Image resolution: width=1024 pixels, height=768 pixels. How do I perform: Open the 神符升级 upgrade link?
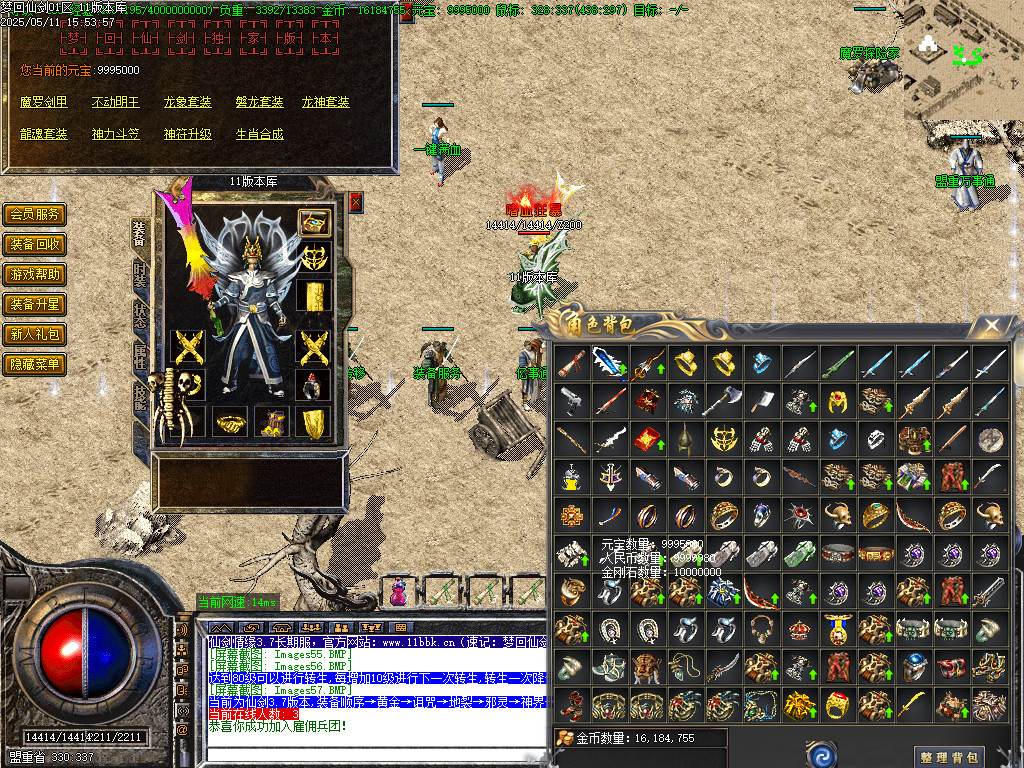[188, 134]
